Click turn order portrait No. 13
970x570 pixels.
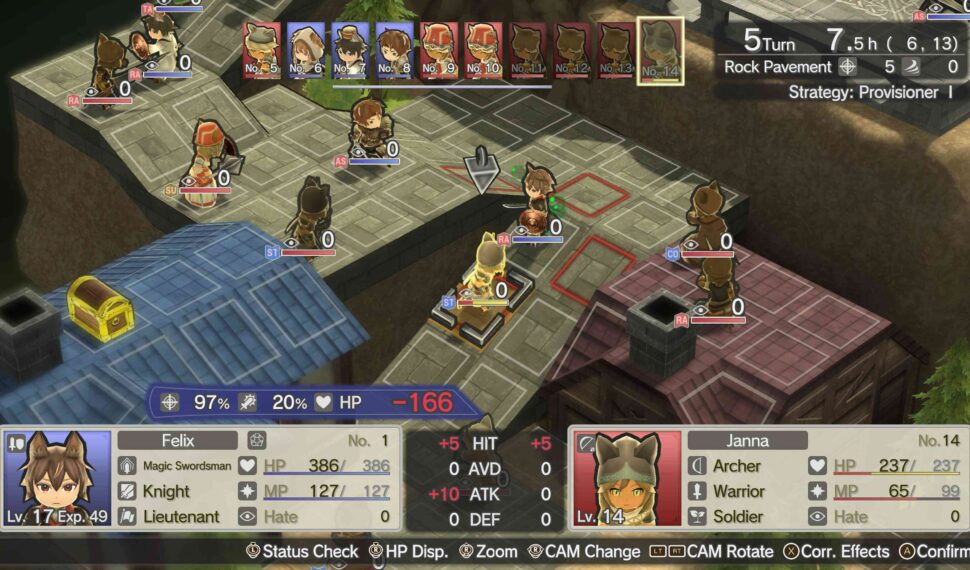pyautogui.click(x=615, y=50)
